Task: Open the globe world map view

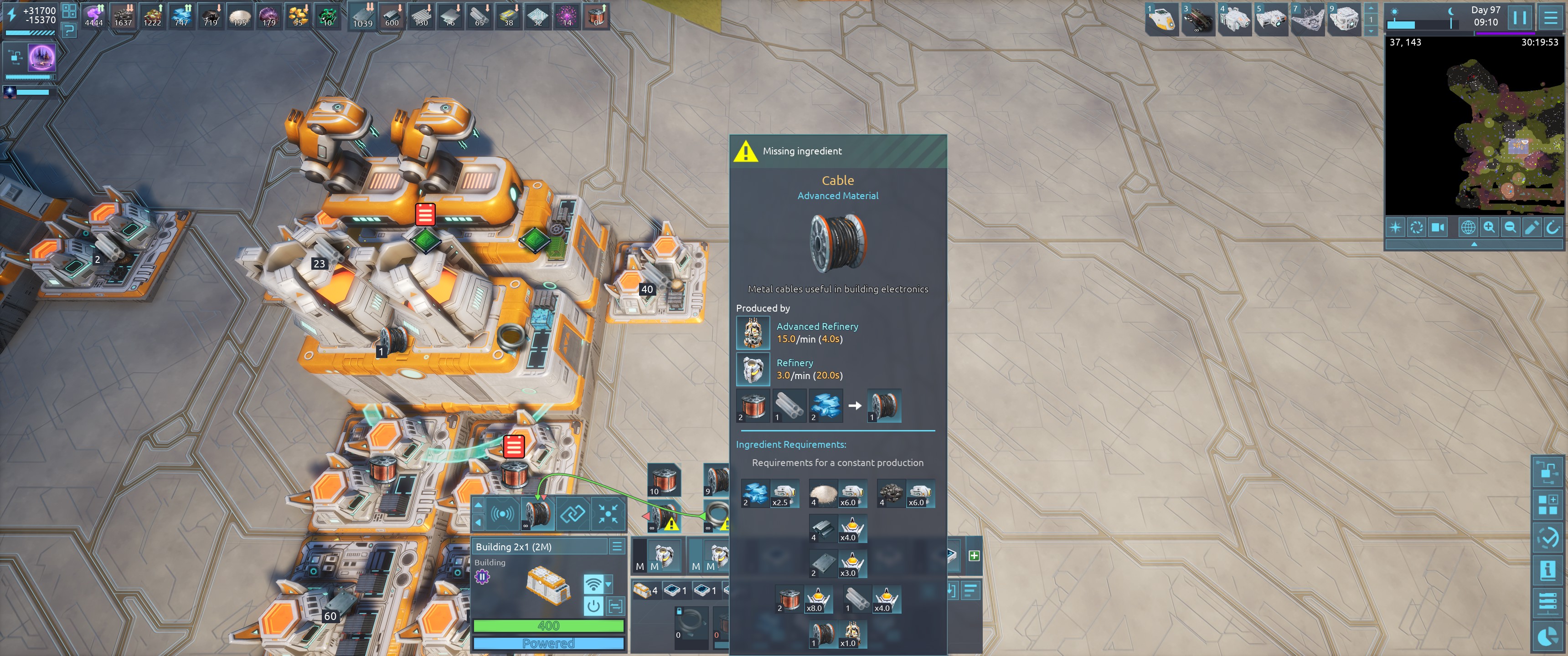Action: pyautogui.click(x=1468, y=228)
